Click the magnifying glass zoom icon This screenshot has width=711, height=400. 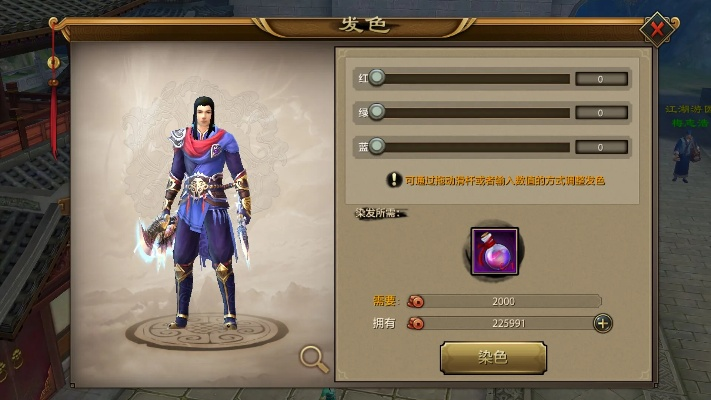[314, 357]
